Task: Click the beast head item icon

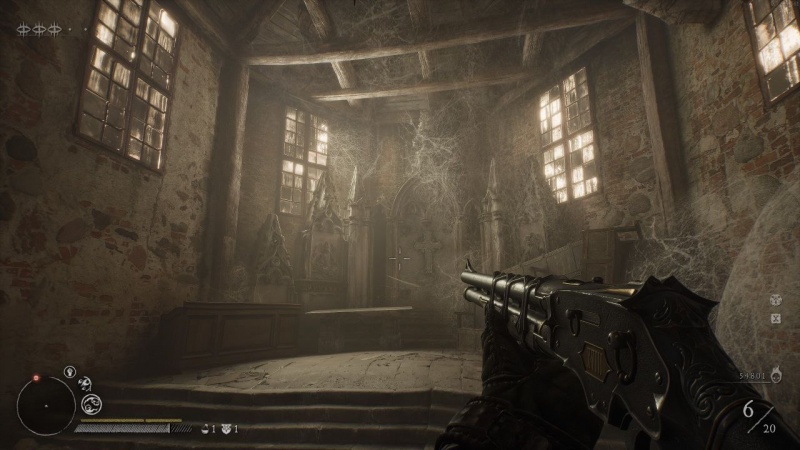Action: click(x=226, y=429)
